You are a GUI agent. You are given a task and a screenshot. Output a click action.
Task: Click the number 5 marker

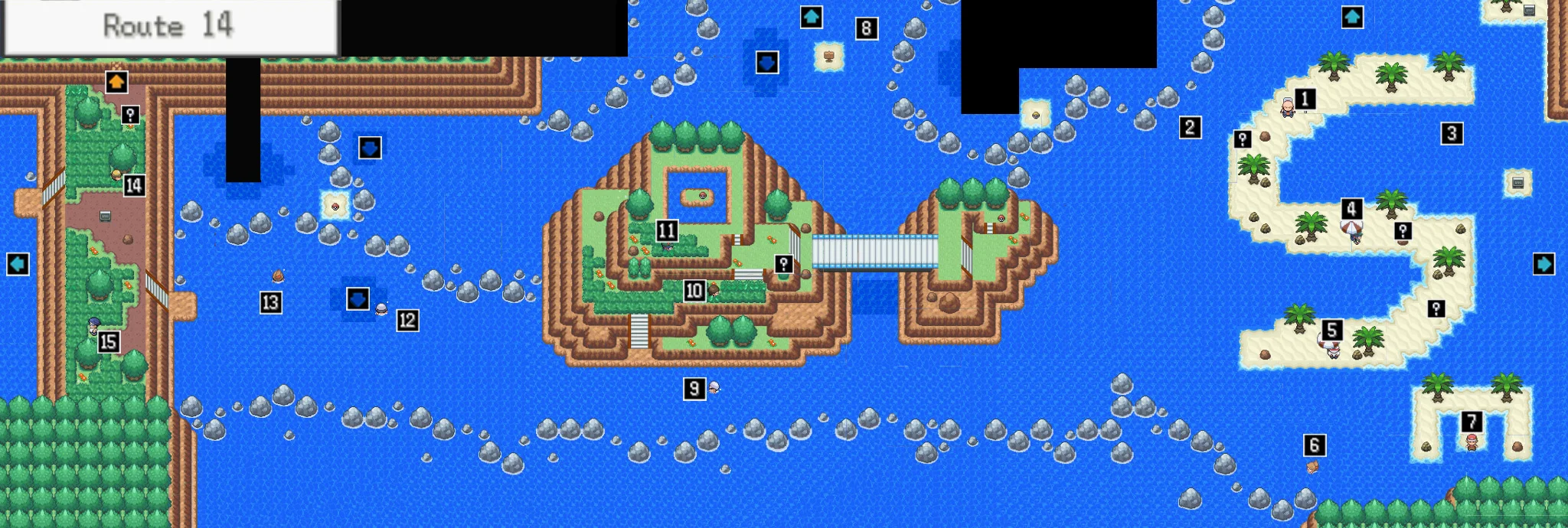click(x=1332, y=330)
